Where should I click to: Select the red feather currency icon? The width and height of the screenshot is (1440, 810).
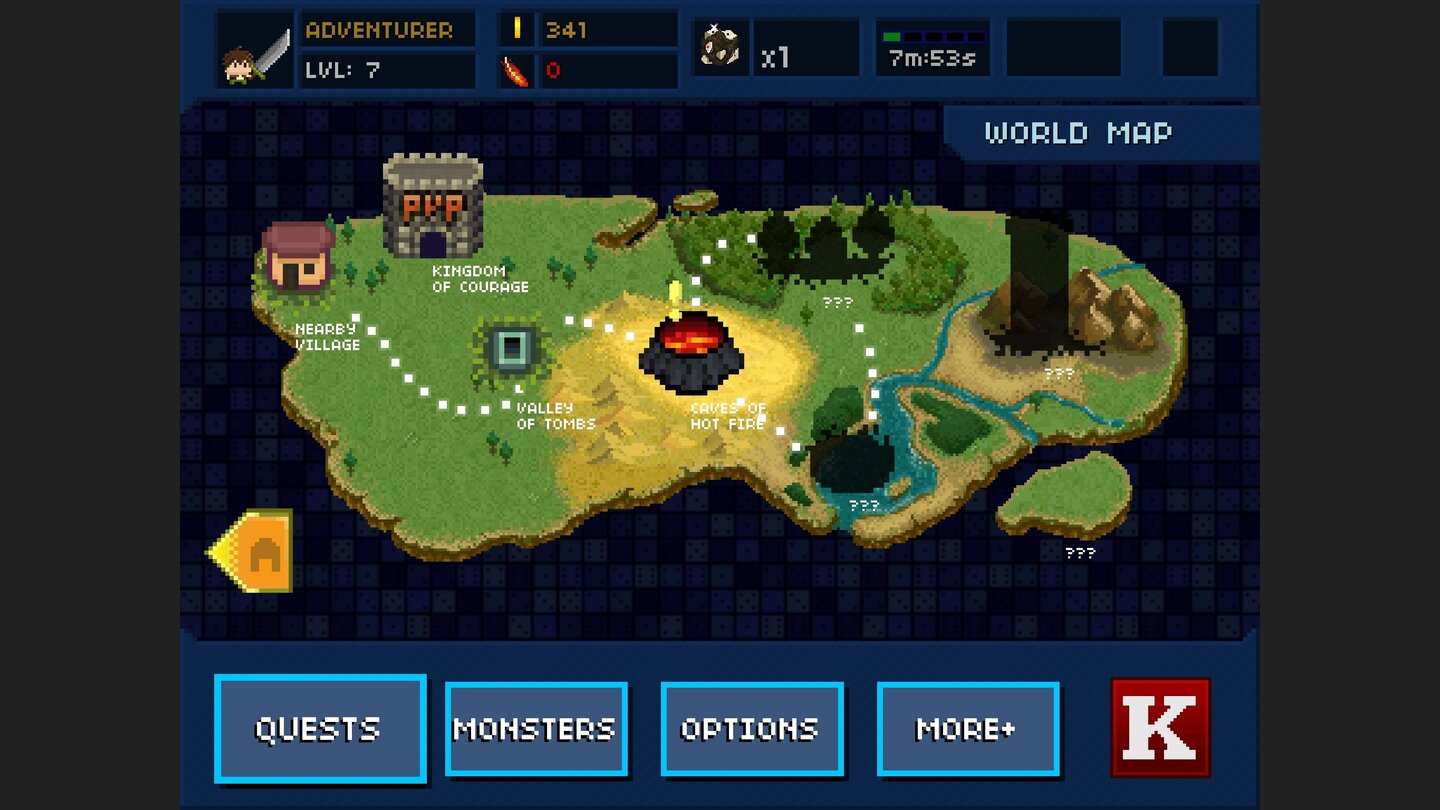[513, 70]
